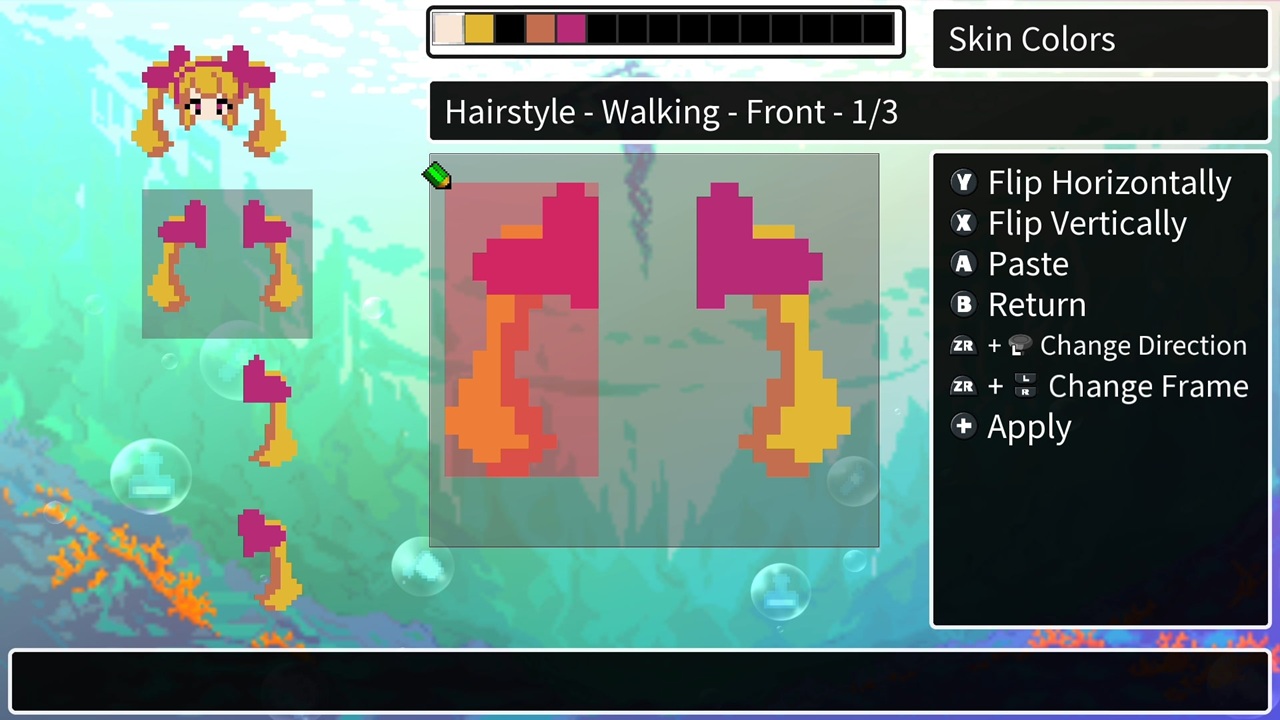Click the Paste label

(1028, 263)
